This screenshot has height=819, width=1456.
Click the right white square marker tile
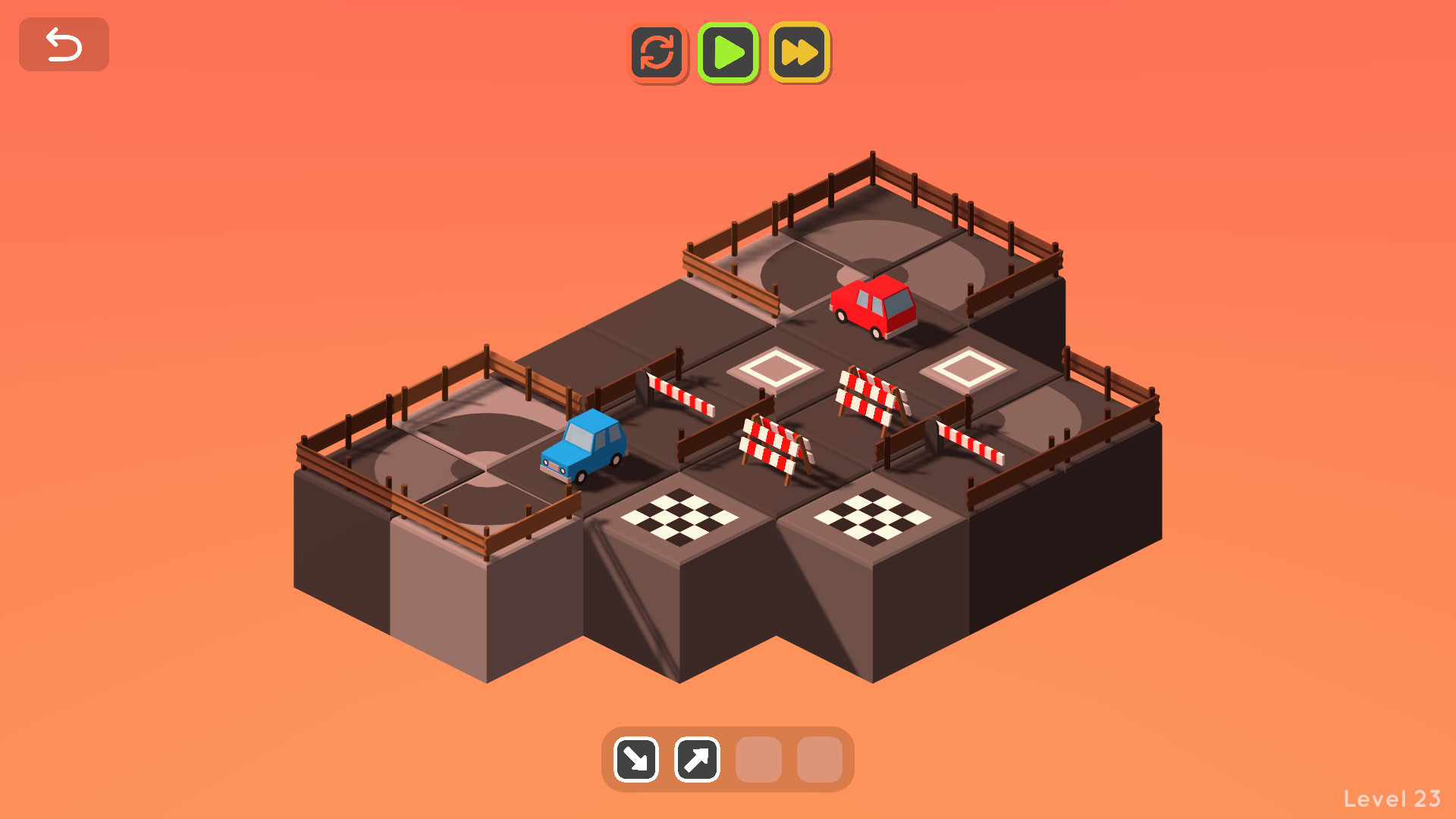click(967, 369)
